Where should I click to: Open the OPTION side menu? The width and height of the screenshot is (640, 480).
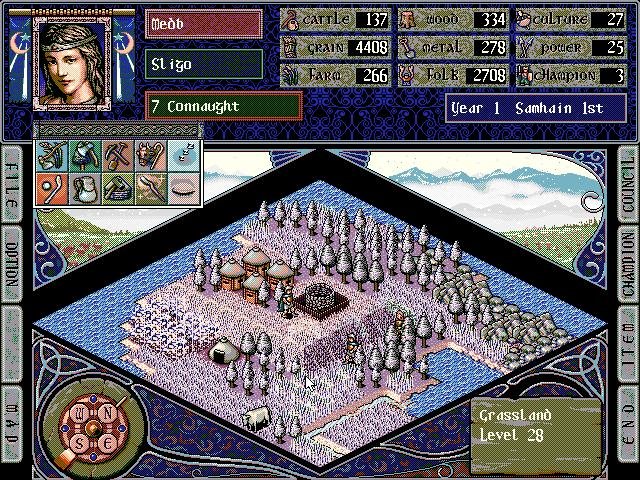[13, 262]
